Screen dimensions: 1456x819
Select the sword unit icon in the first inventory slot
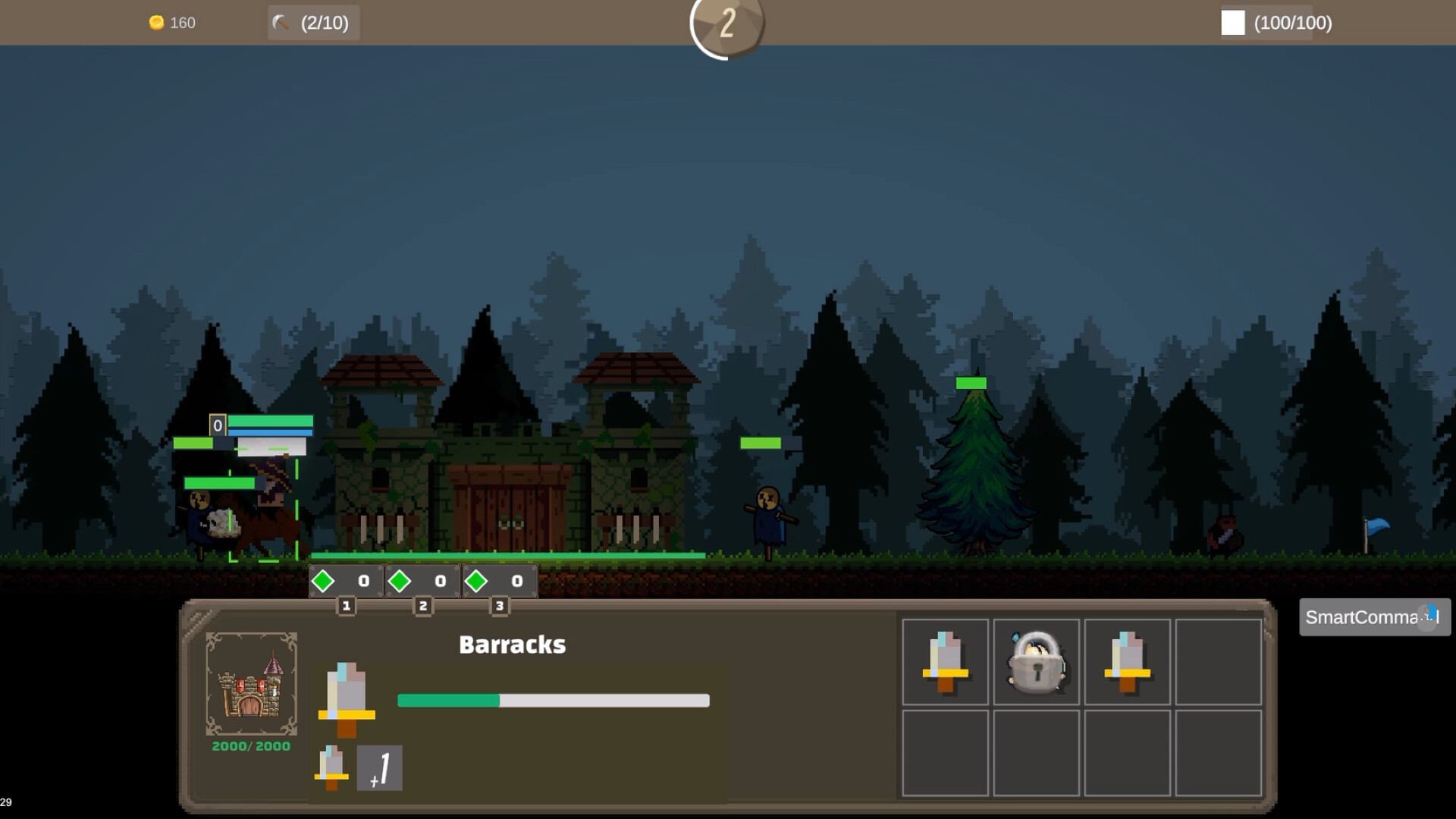click(x=945, y=661)
